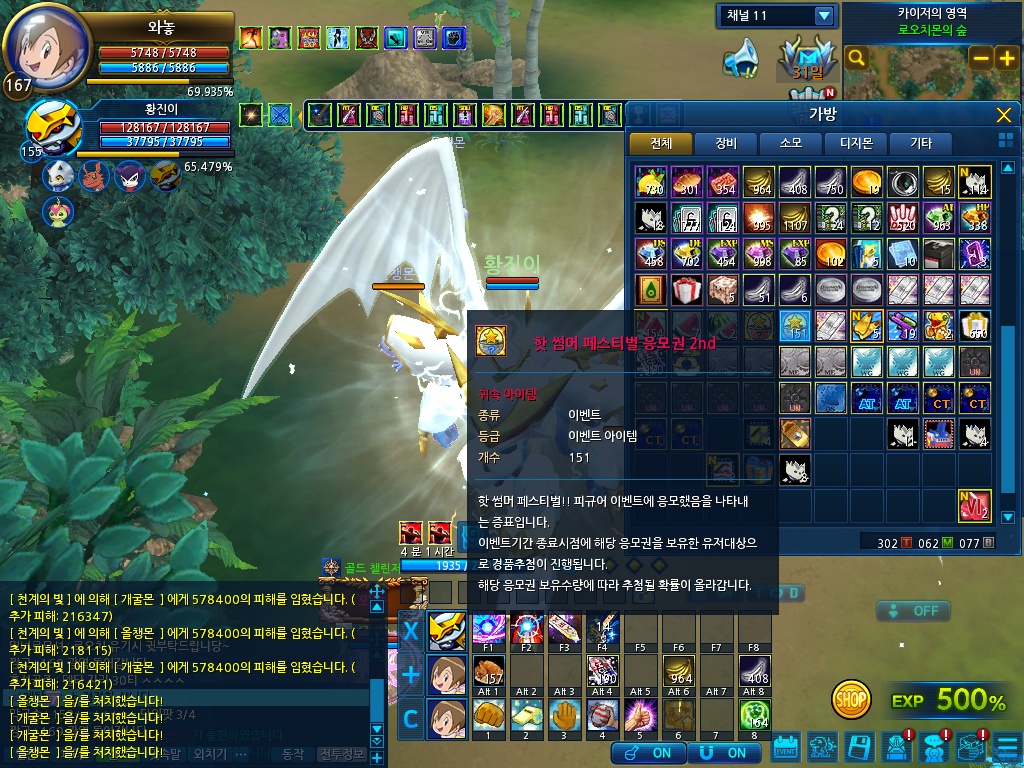Zoom in the minimap with the plus button
The height and width of the screenshot is (768, 1024).
(x=1005, y=58)
